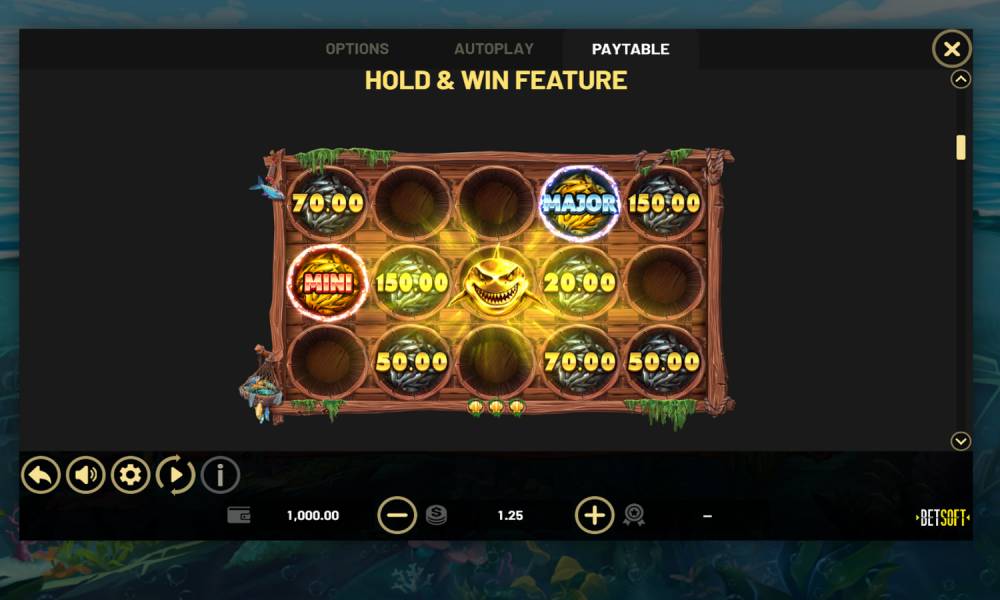1000x600 pixels.
Task: Open the gear settings button
Action: (130, 475)
